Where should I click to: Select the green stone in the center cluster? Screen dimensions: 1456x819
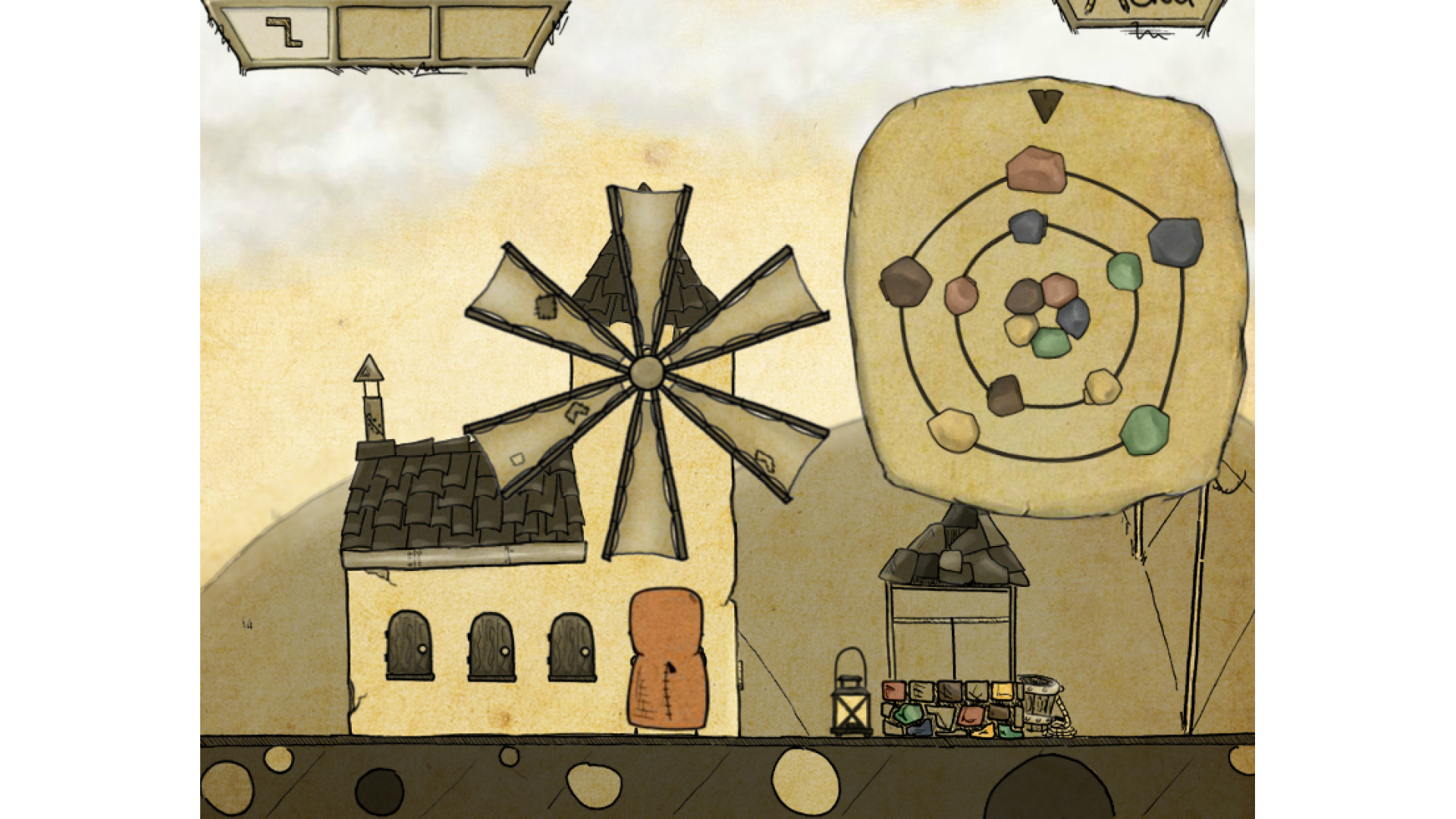pyautogui.click(x=1050, y=343)
